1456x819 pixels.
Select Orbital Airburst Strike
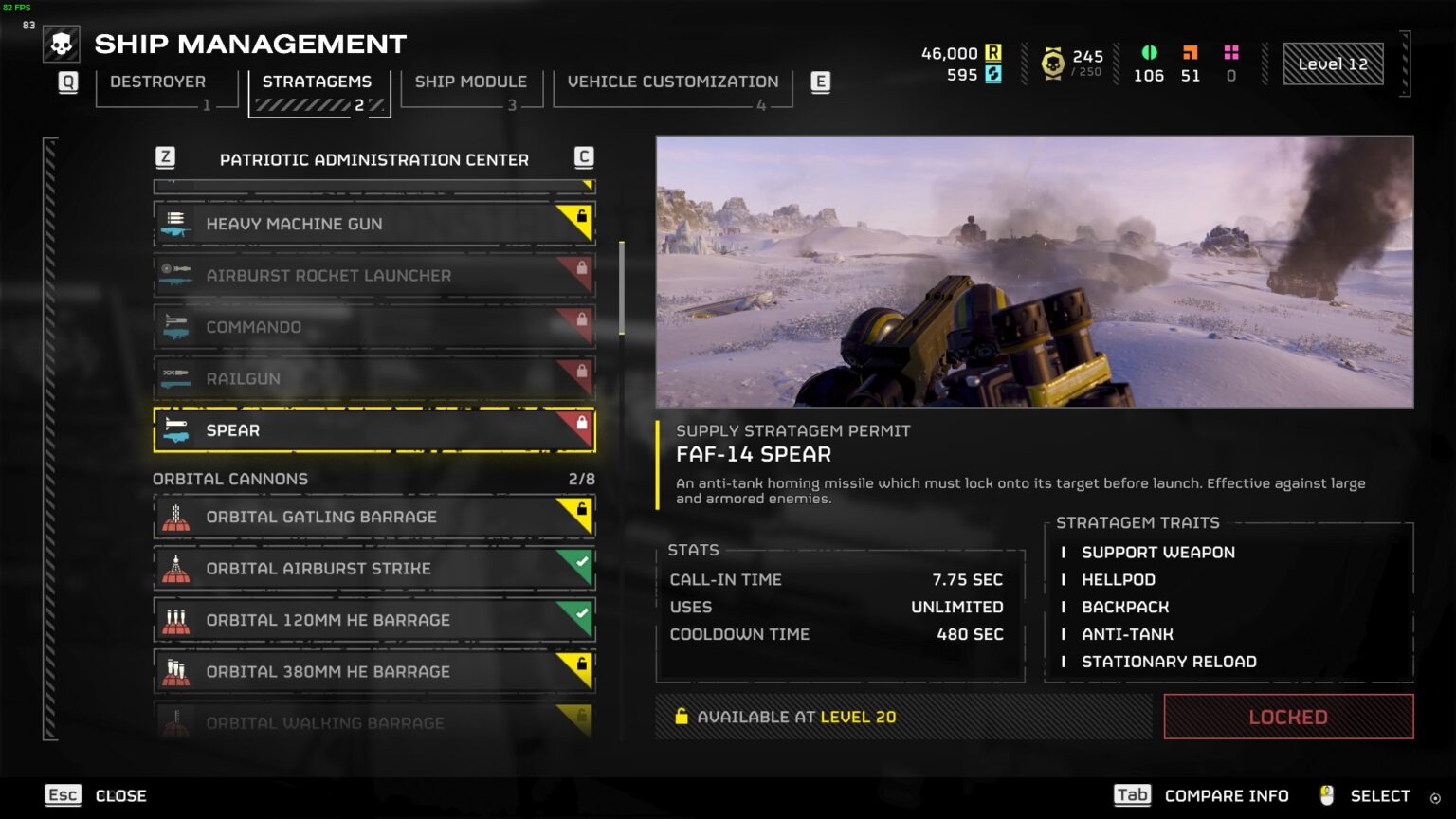(373, 569)
